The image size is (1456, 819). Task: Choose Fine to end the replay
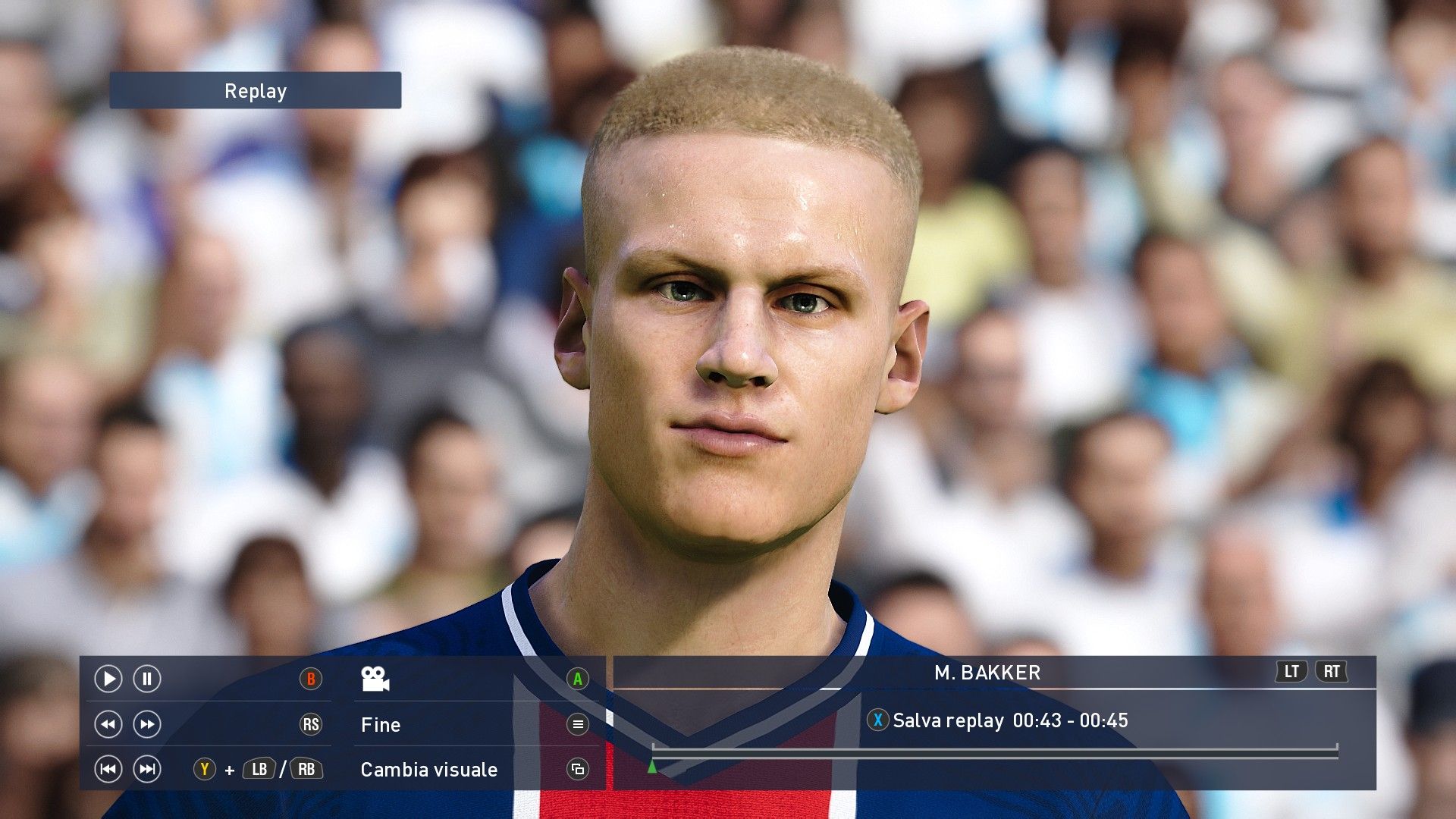pyautogui.click(x=381, y=725)
